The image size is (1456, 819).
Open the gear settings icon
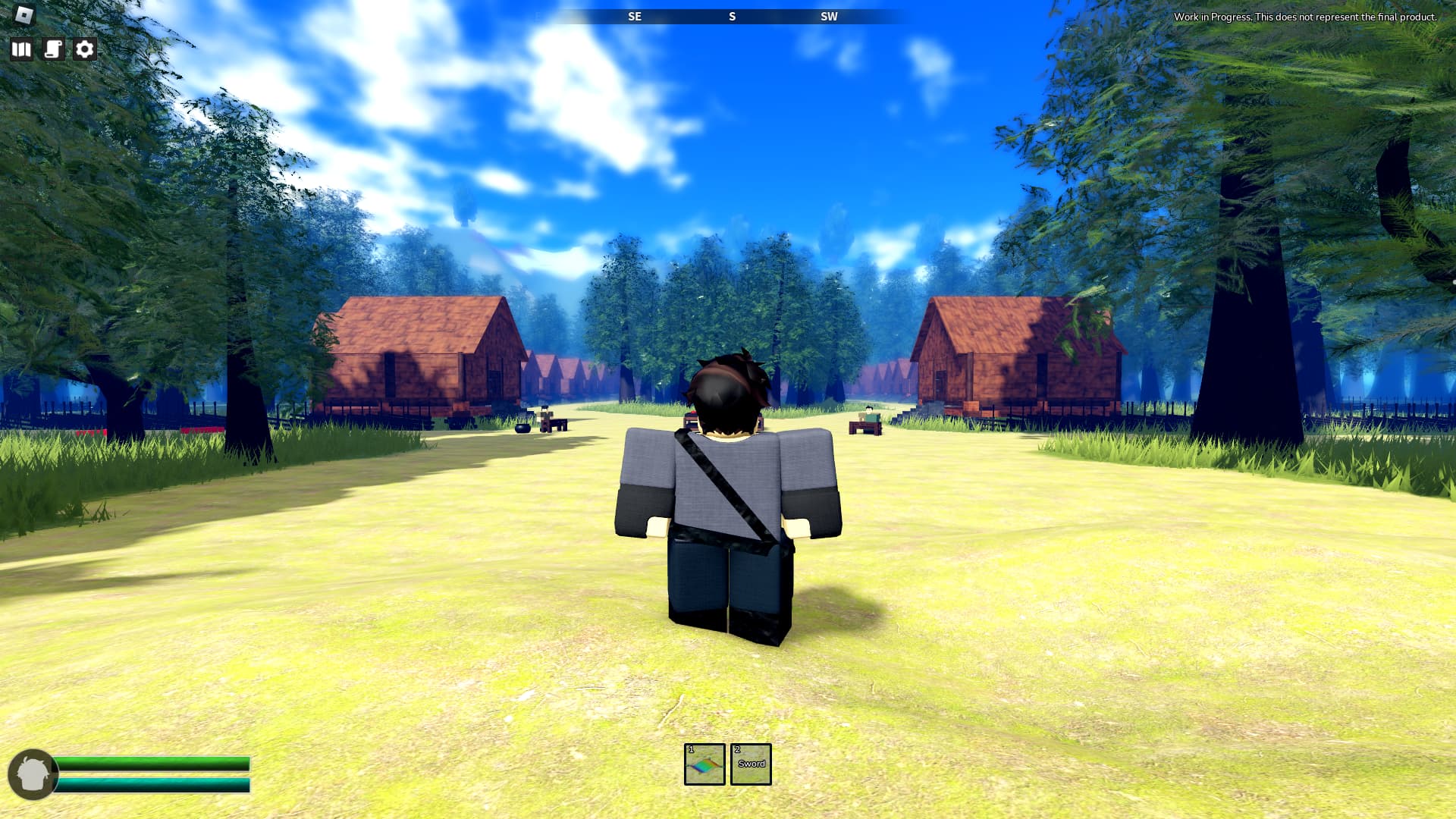[85, 49]
